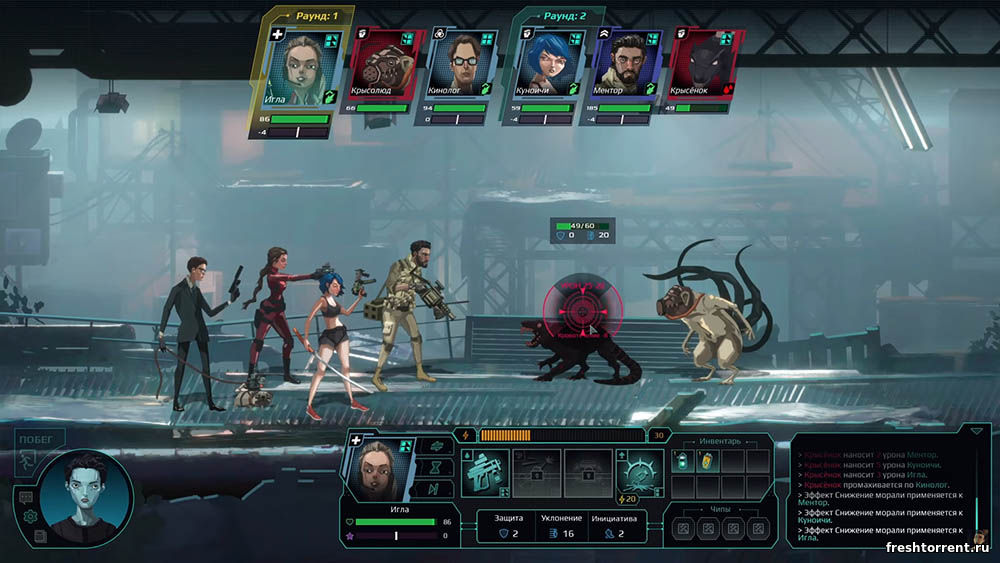The height and width of the screenshot is (563, 1000).
Task: Open the commander portrait in the corner
Action: (88, 497)
